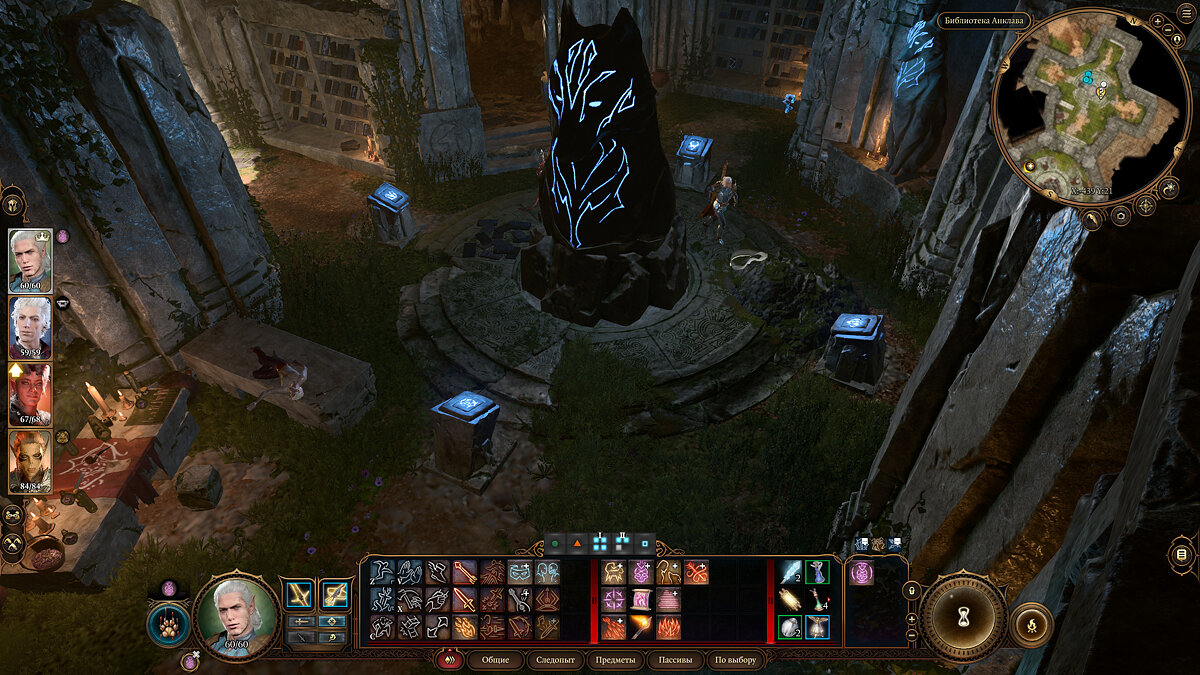Zoom out the minimap with minus button
This screenshot has height=675, width=1200.
tap(912, 634)
